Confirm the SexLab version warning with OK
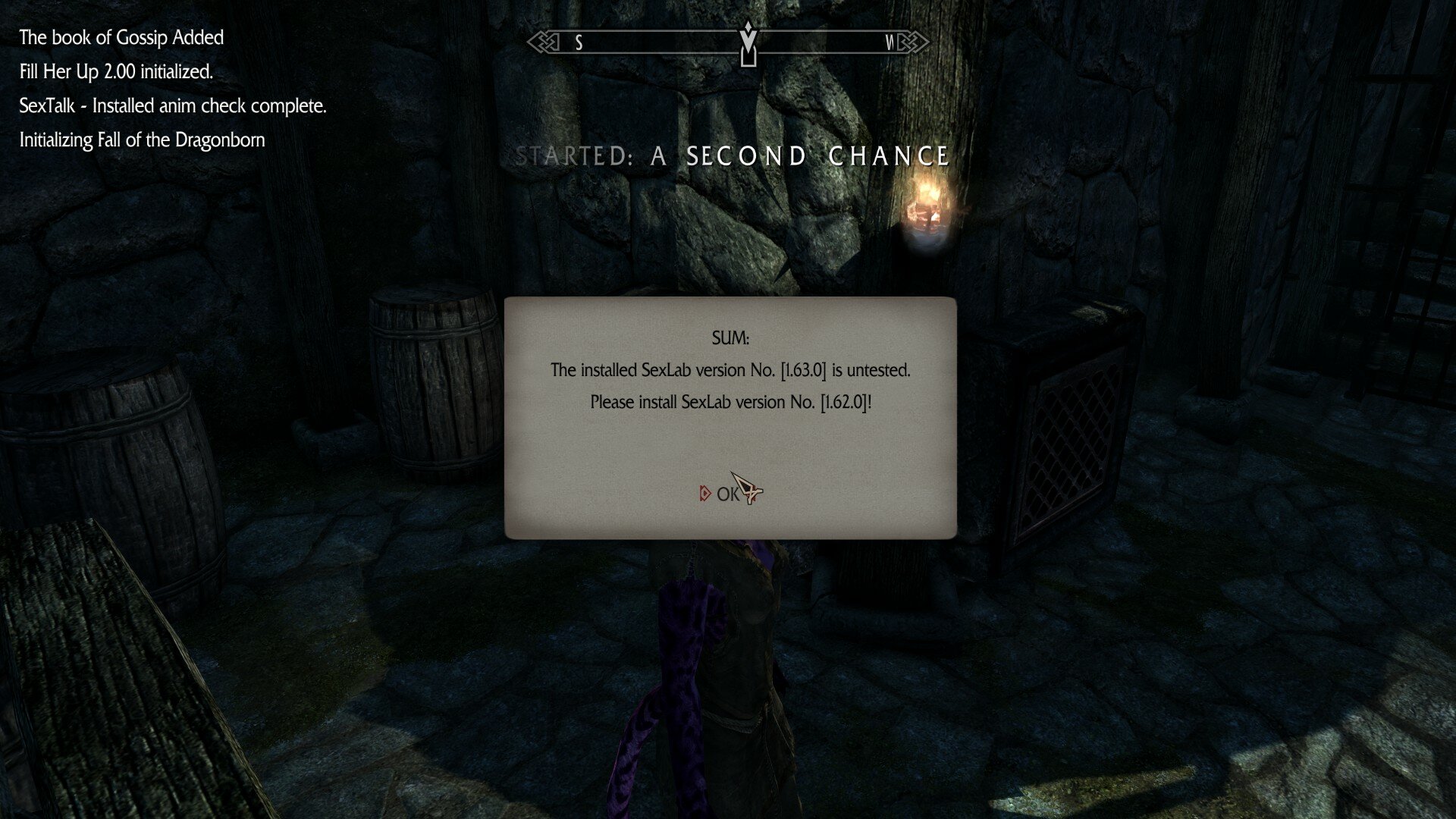Image resolution: width=1456 pixels, height=819 pixels. [x=726, y=494]
